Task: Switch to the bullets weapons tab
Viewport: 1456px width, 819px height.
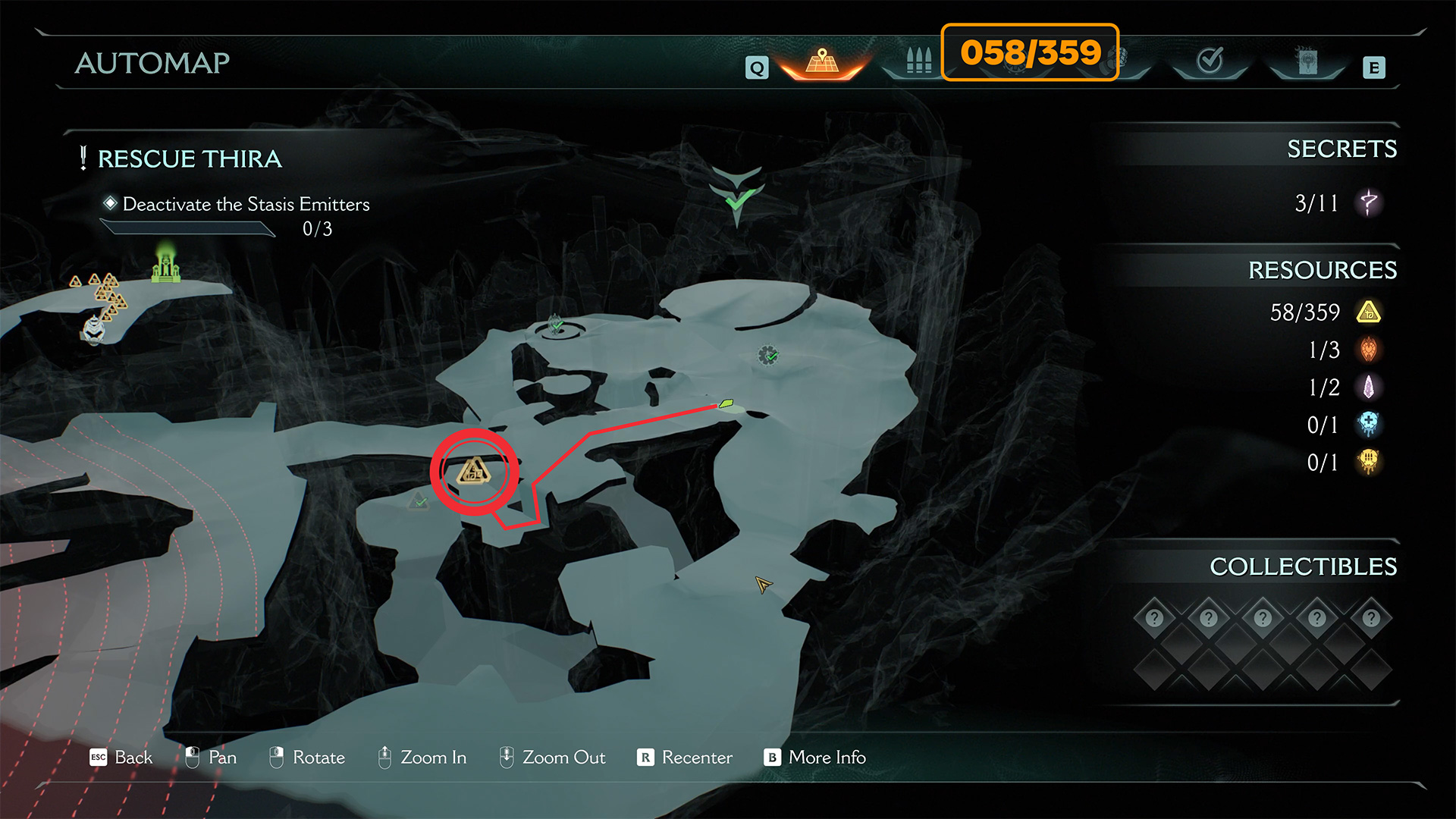Action: coord(918,61)
